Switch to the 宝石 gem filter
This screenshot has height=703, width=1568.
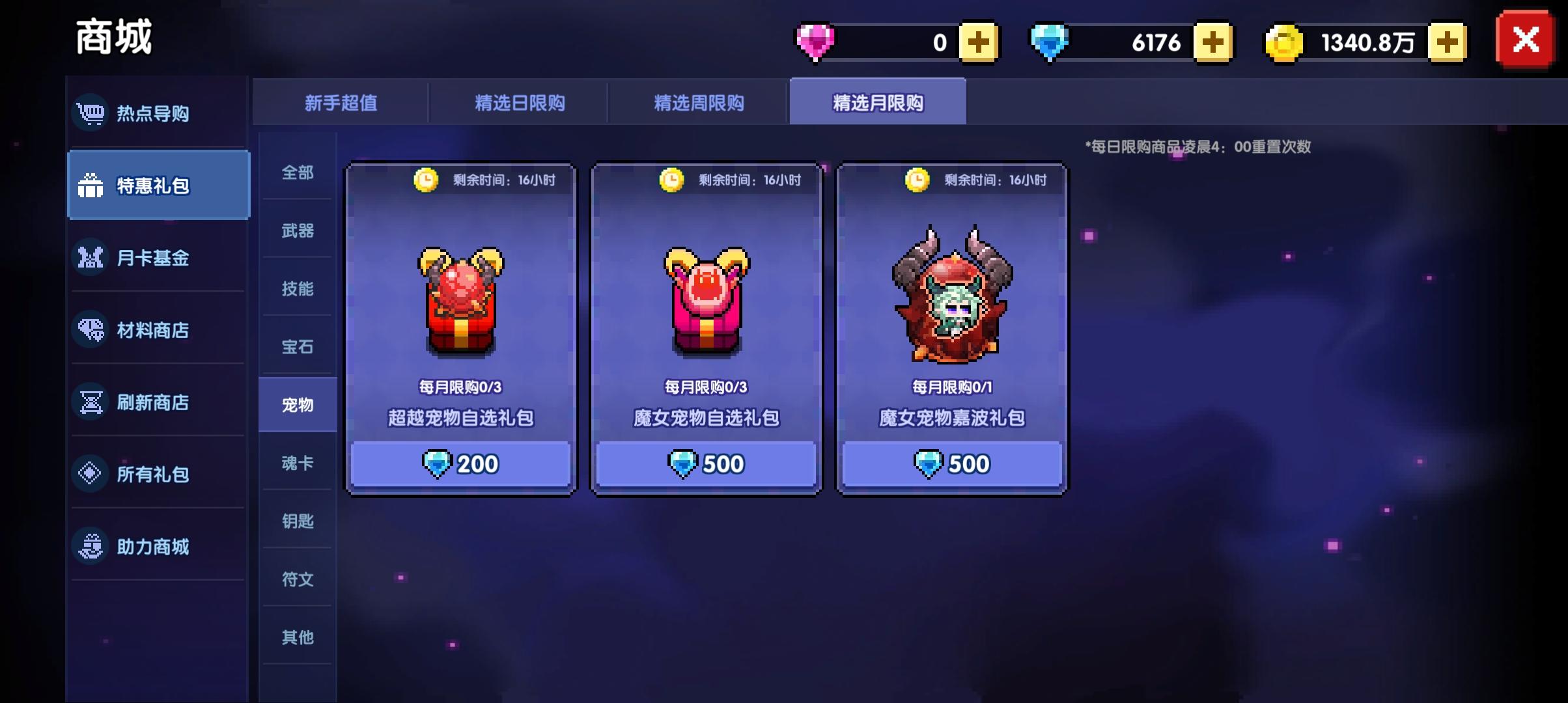(298, 348)
